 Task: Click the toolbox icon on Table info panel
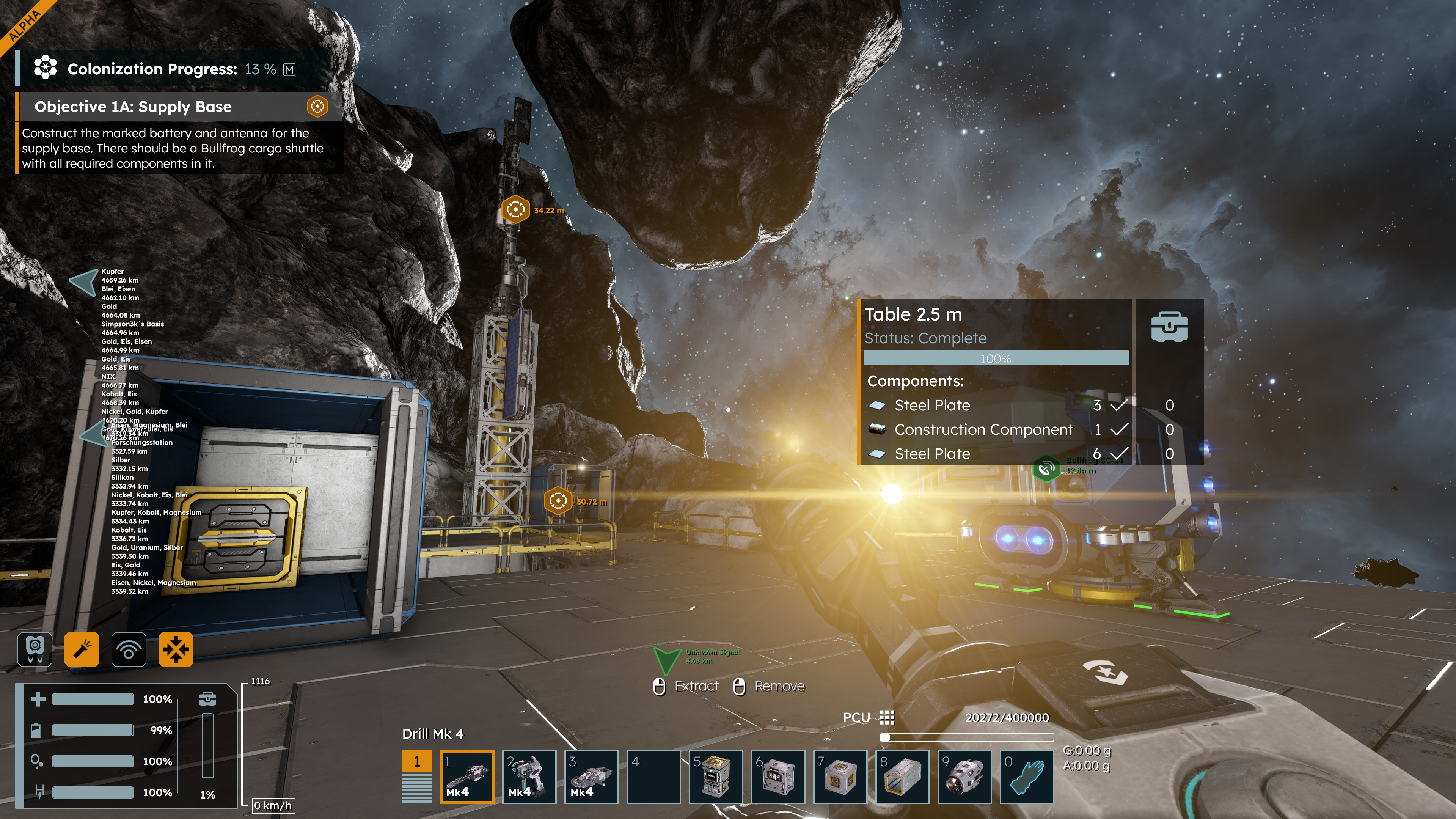1169,327
